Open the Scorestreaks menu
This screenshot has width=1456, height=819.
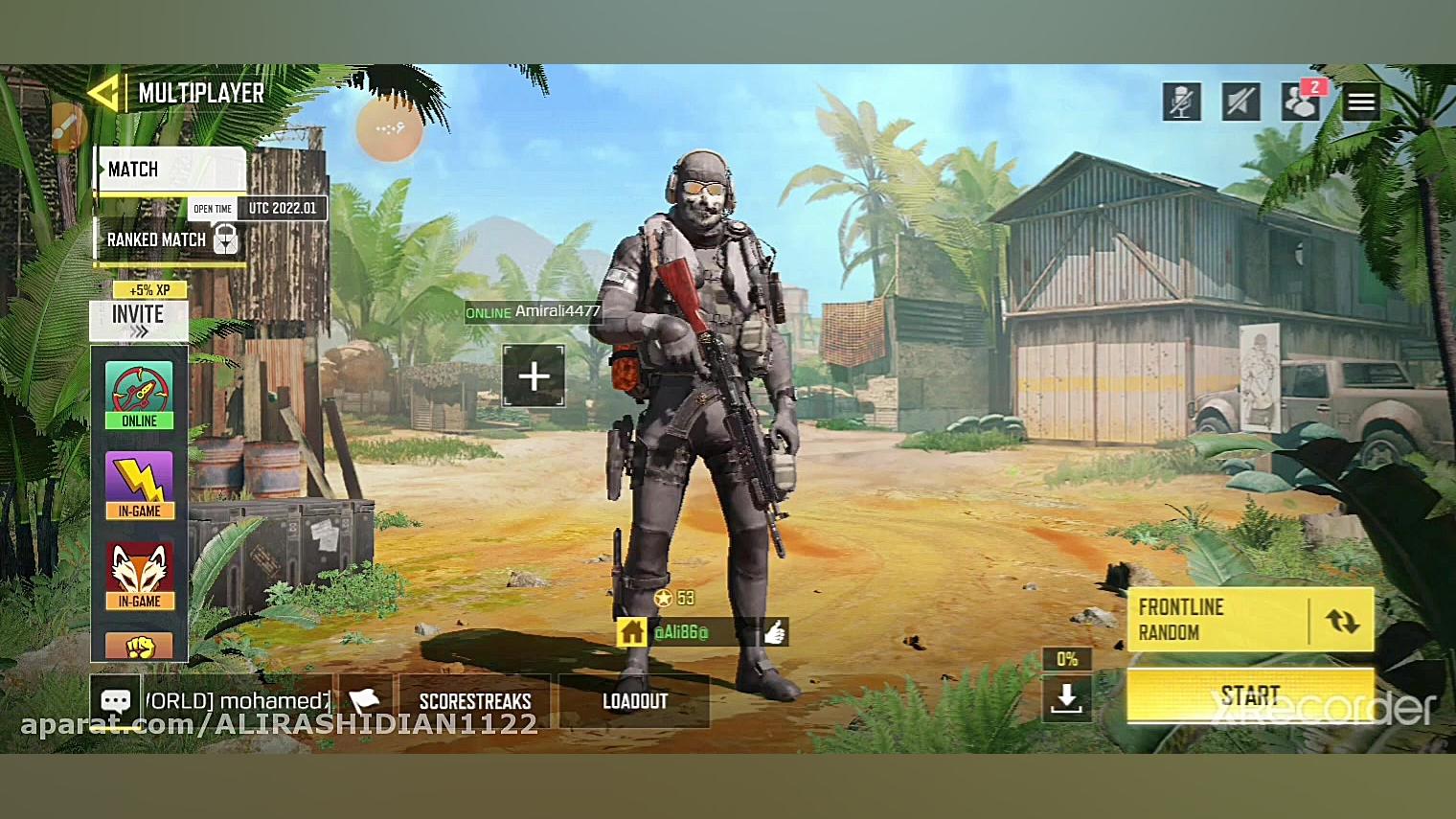point(475,701)
